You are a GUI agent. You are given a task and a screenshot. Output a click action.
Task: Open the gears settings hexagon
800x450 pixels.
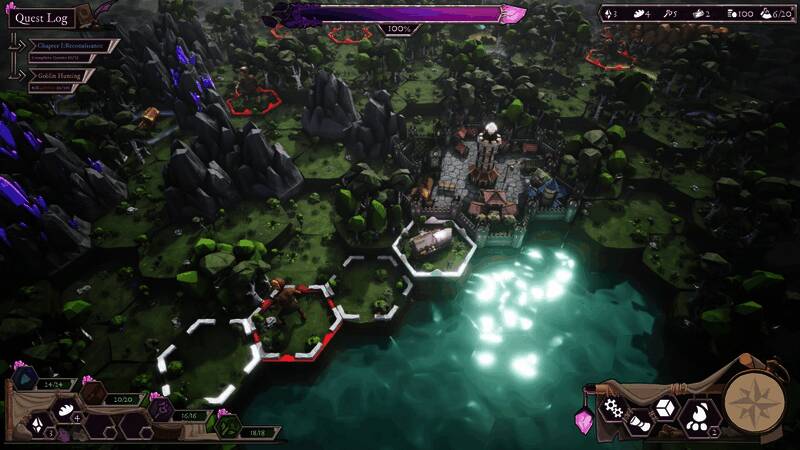(612, 407)
